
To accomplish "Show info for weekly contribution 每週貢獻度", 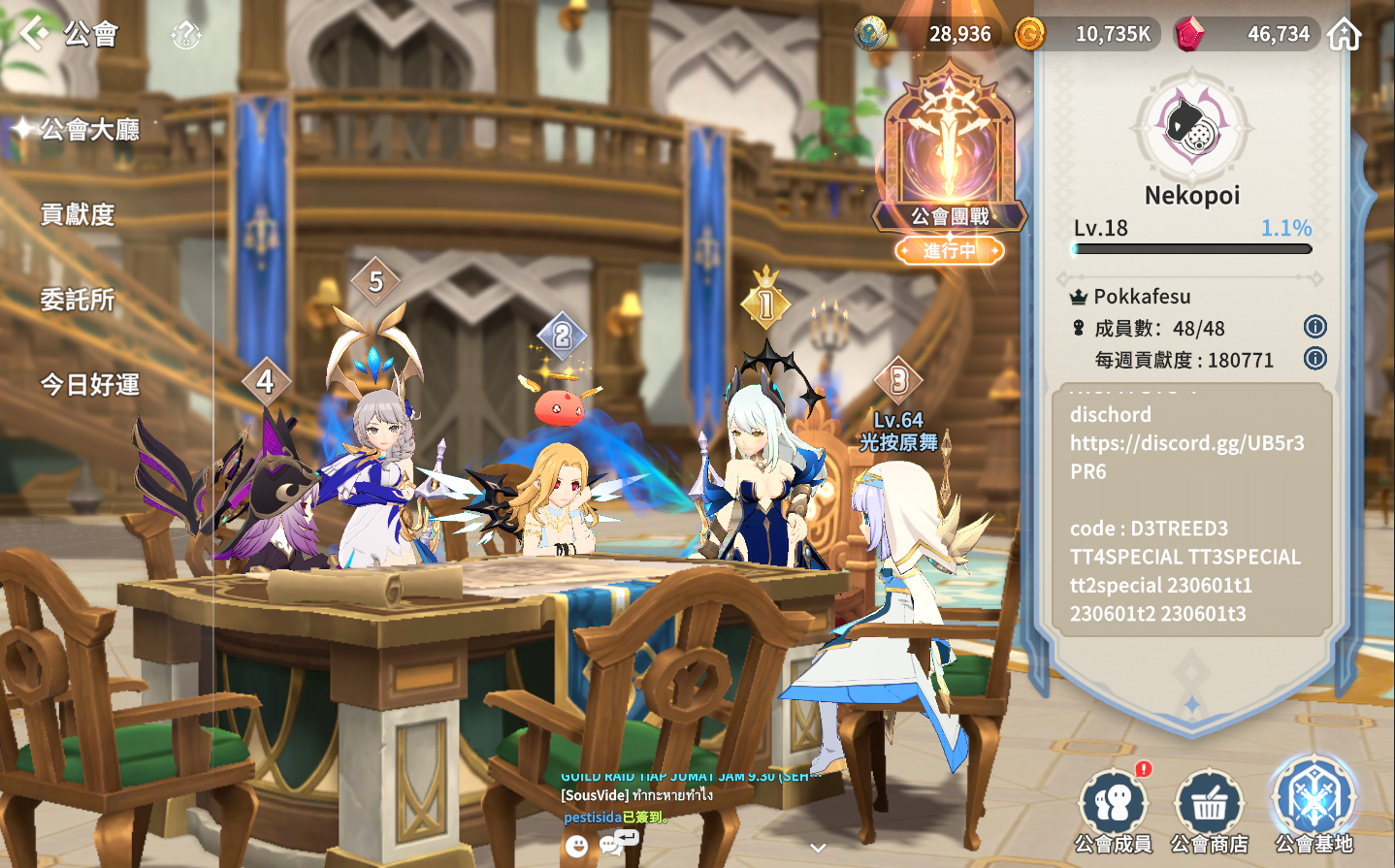I will pyautogui.click(x=1314, y=359).
